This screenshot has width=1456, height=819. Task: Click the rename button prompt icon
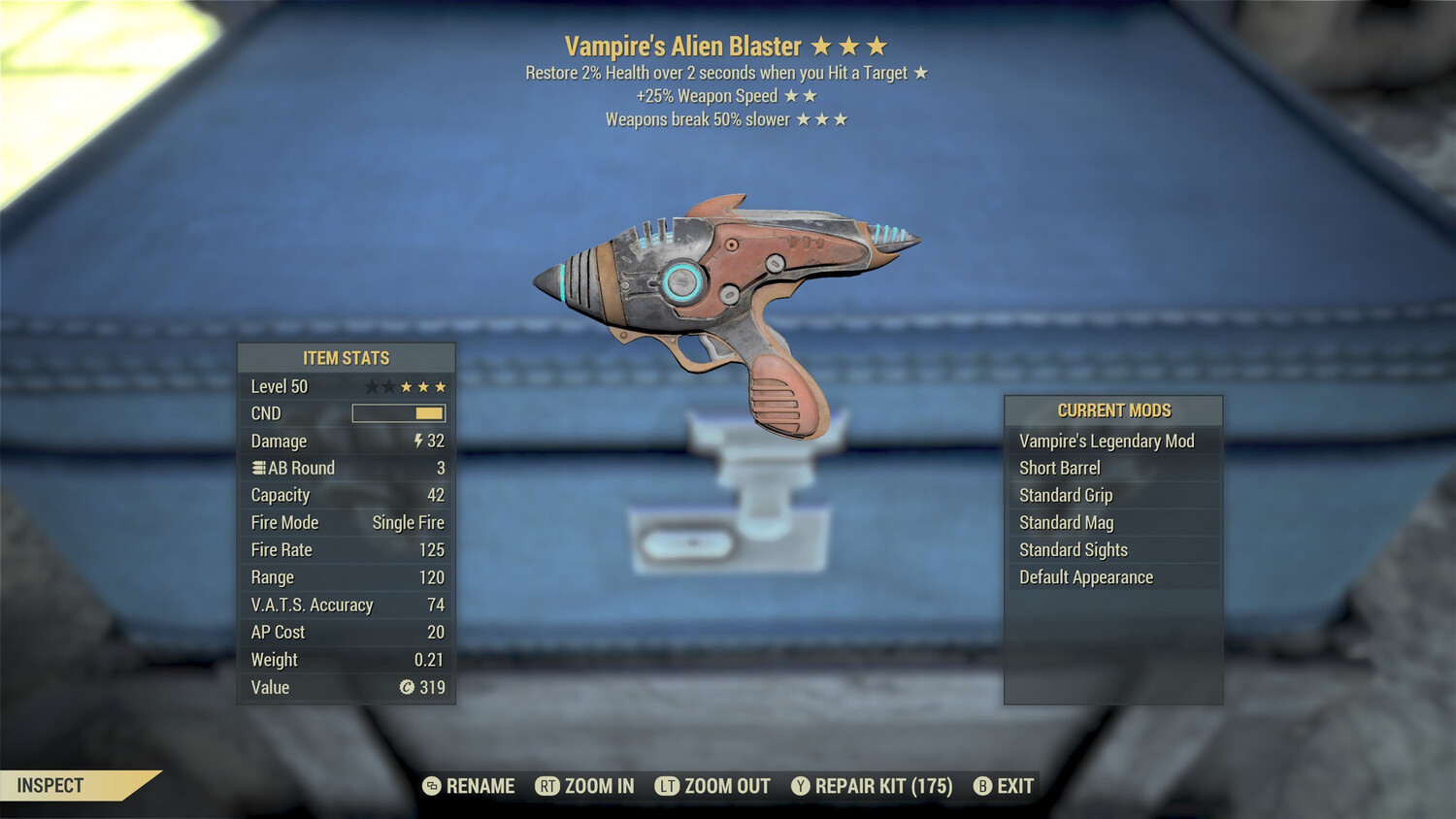click(430, 786)
